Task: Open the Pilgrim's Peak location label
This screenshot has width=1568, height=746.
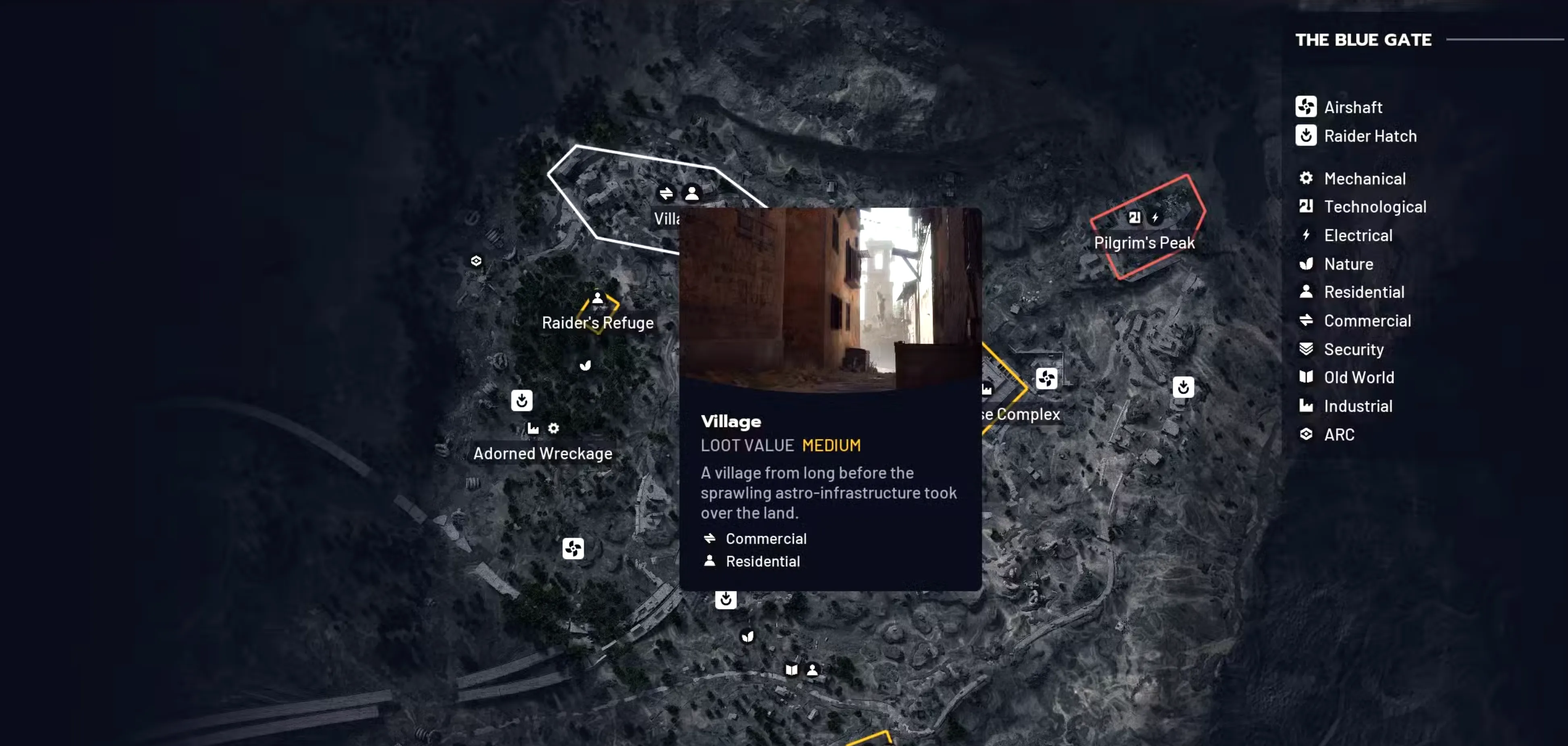Action: [1144, 242]
